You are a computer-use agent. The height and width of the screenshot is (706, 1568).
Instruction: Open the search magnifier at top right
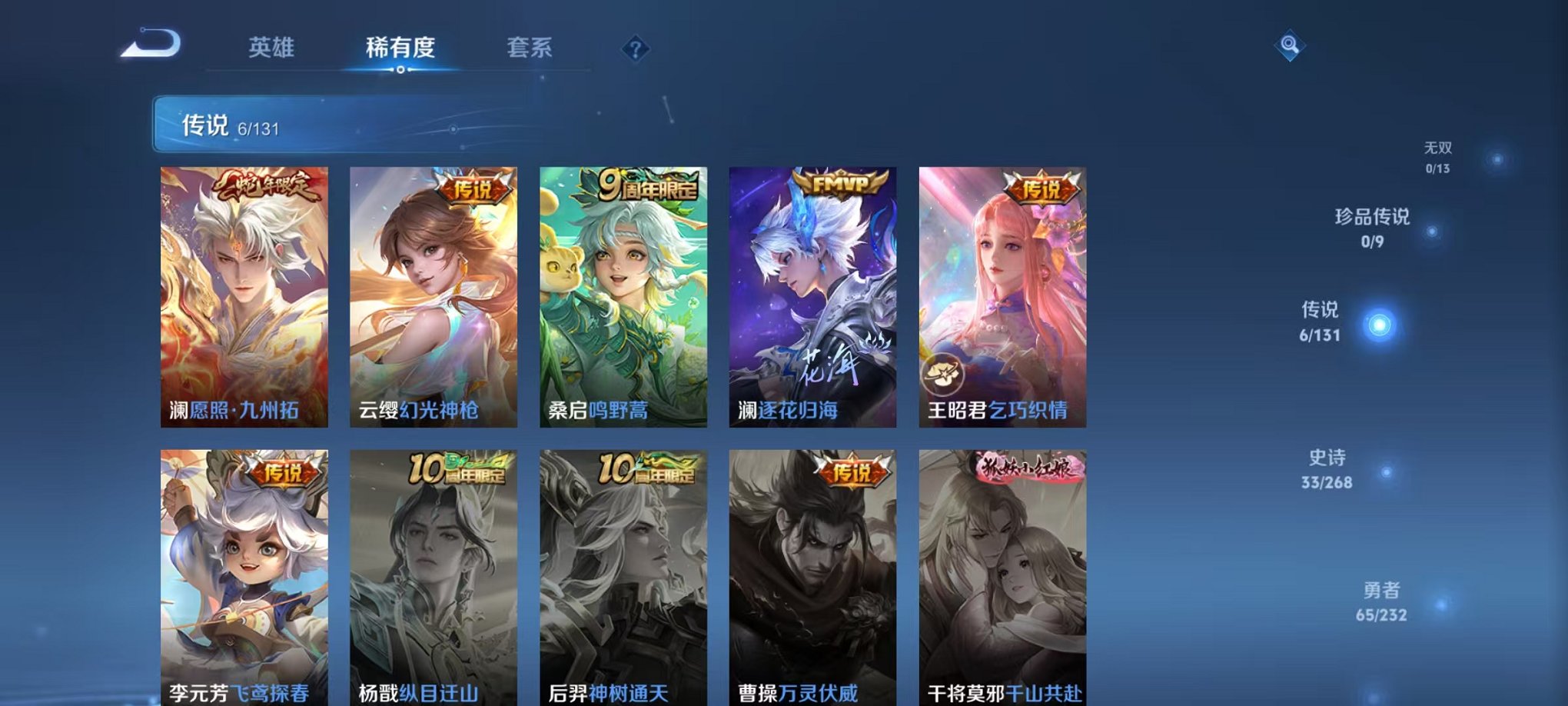pyautogui.click(x=1291, y=45)
